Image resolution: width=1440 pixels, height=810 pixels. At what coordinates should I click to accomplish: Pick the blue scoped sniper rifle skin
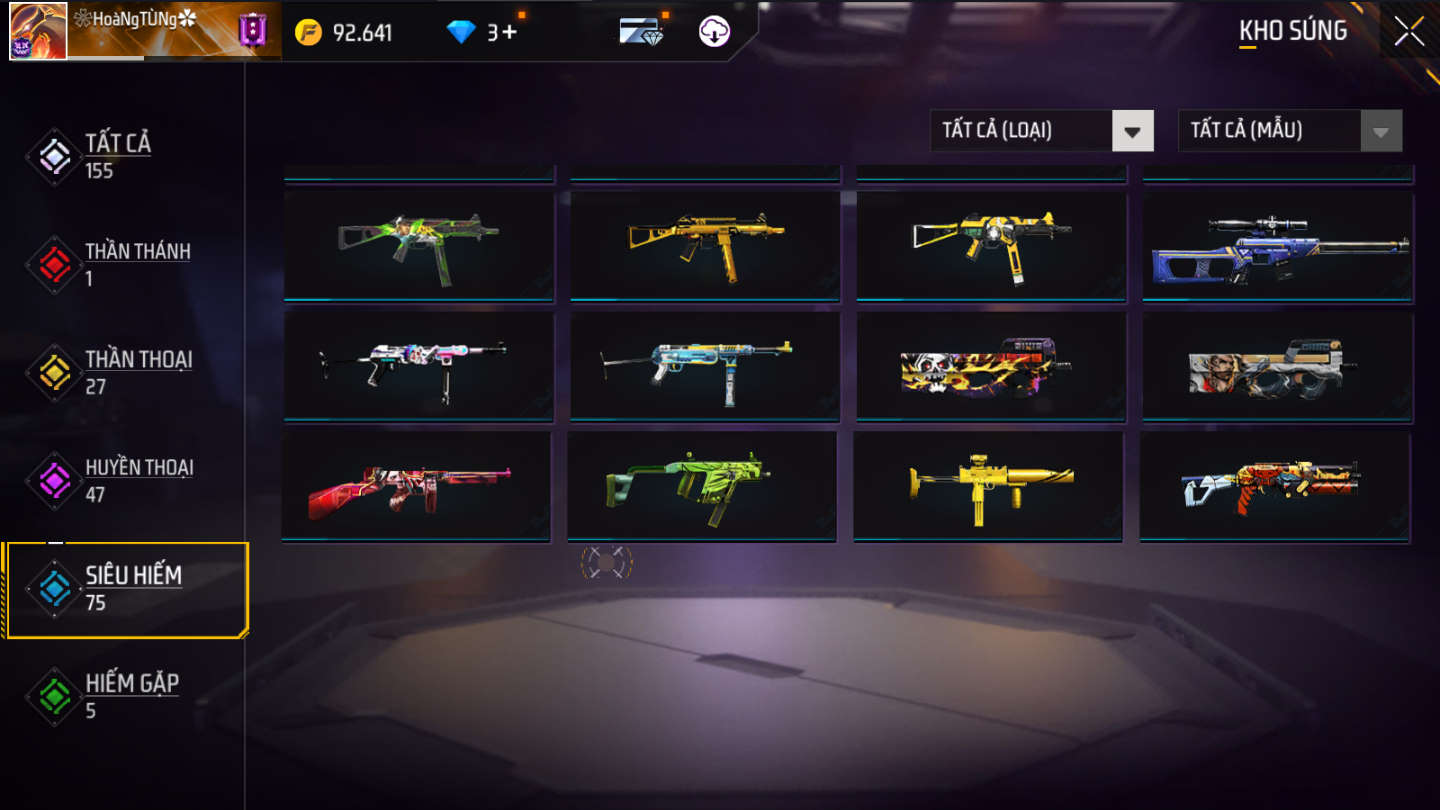1278,247
